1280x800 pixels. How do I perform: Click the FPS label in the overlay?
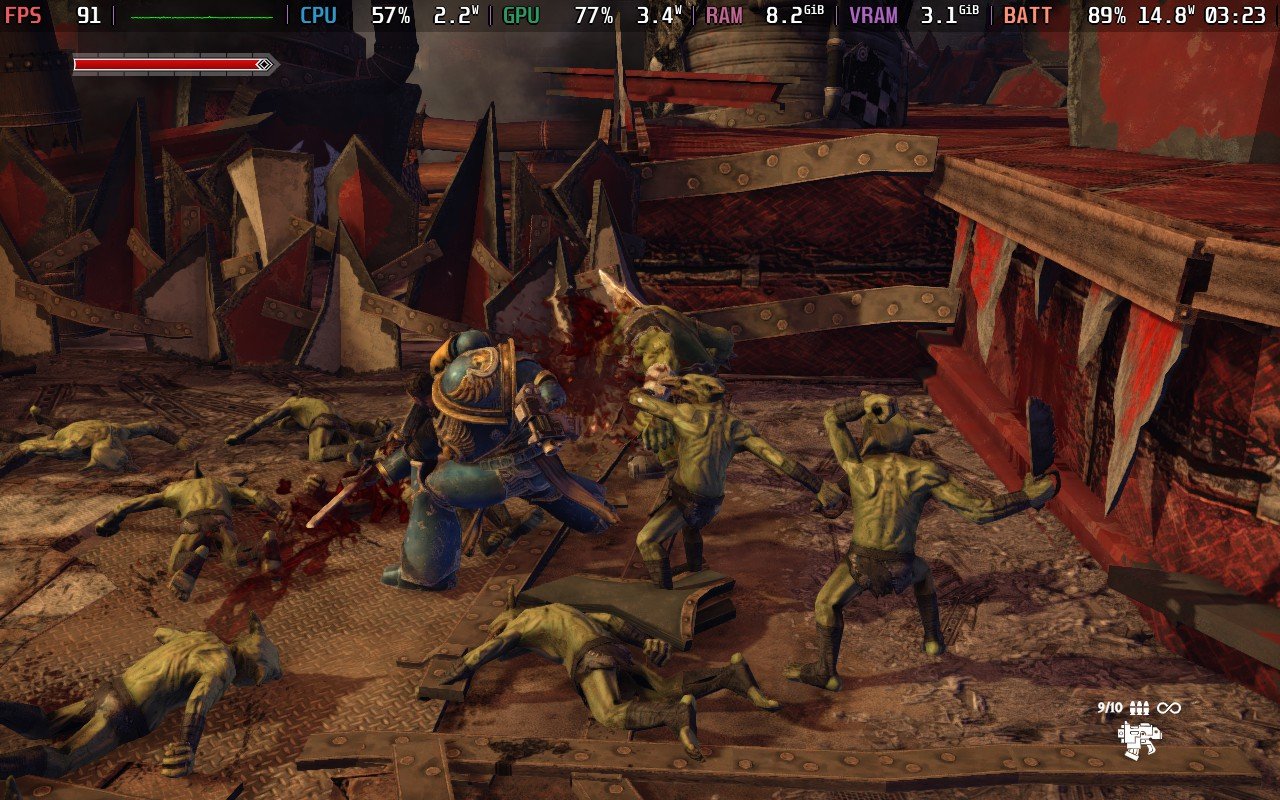tap(23, 16)
